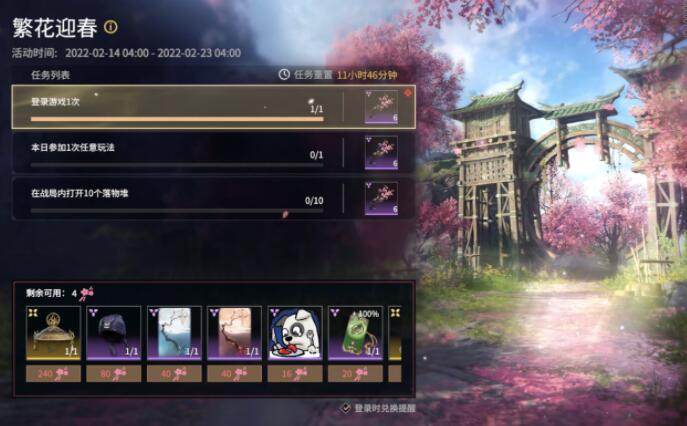View the blossom reward for the 落物堆 task
The height and width of the screenshot is (426, 687).
point(381,198)
